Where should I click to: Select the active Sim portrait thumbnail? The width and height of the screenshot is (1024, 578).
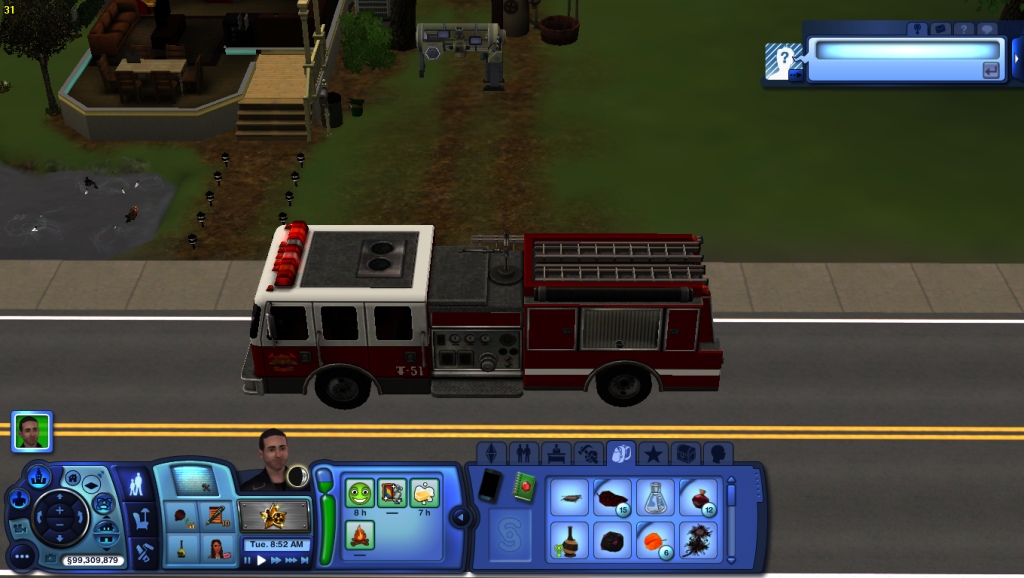pyautogui.click(x=32, y=431)
